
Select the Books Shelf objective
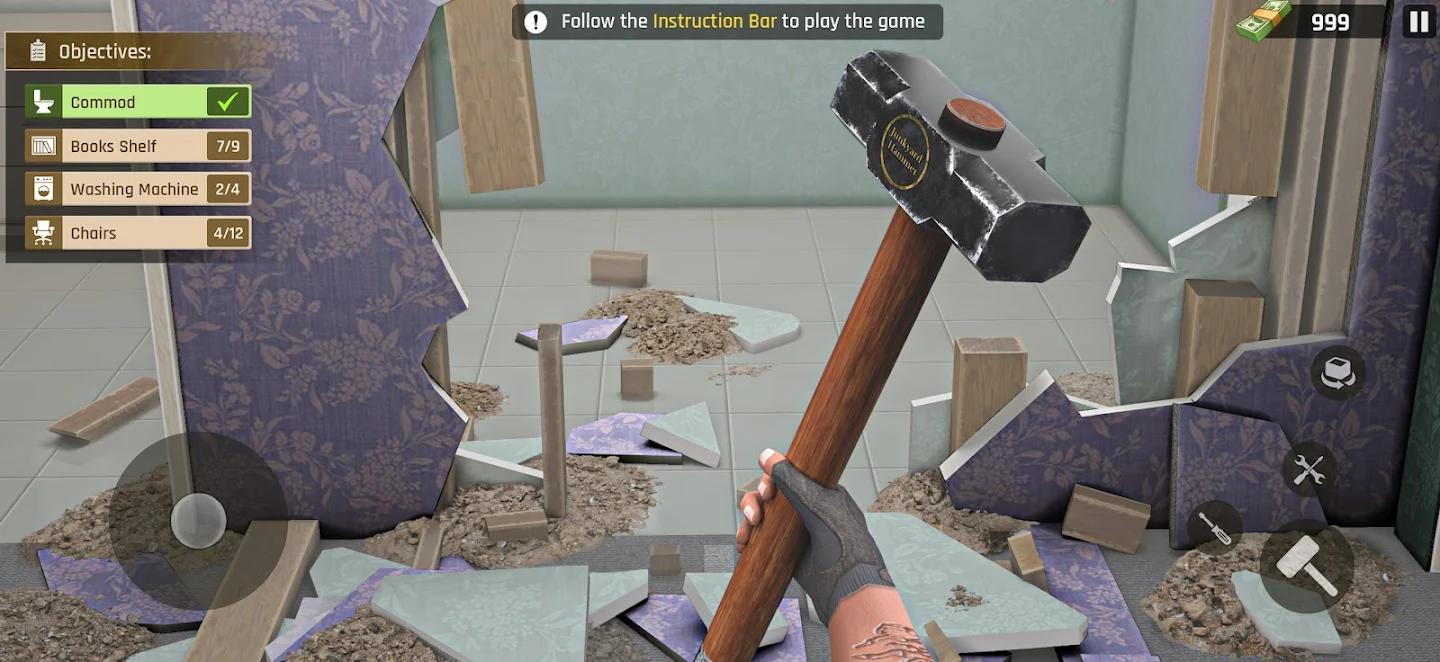click(138, 146)
